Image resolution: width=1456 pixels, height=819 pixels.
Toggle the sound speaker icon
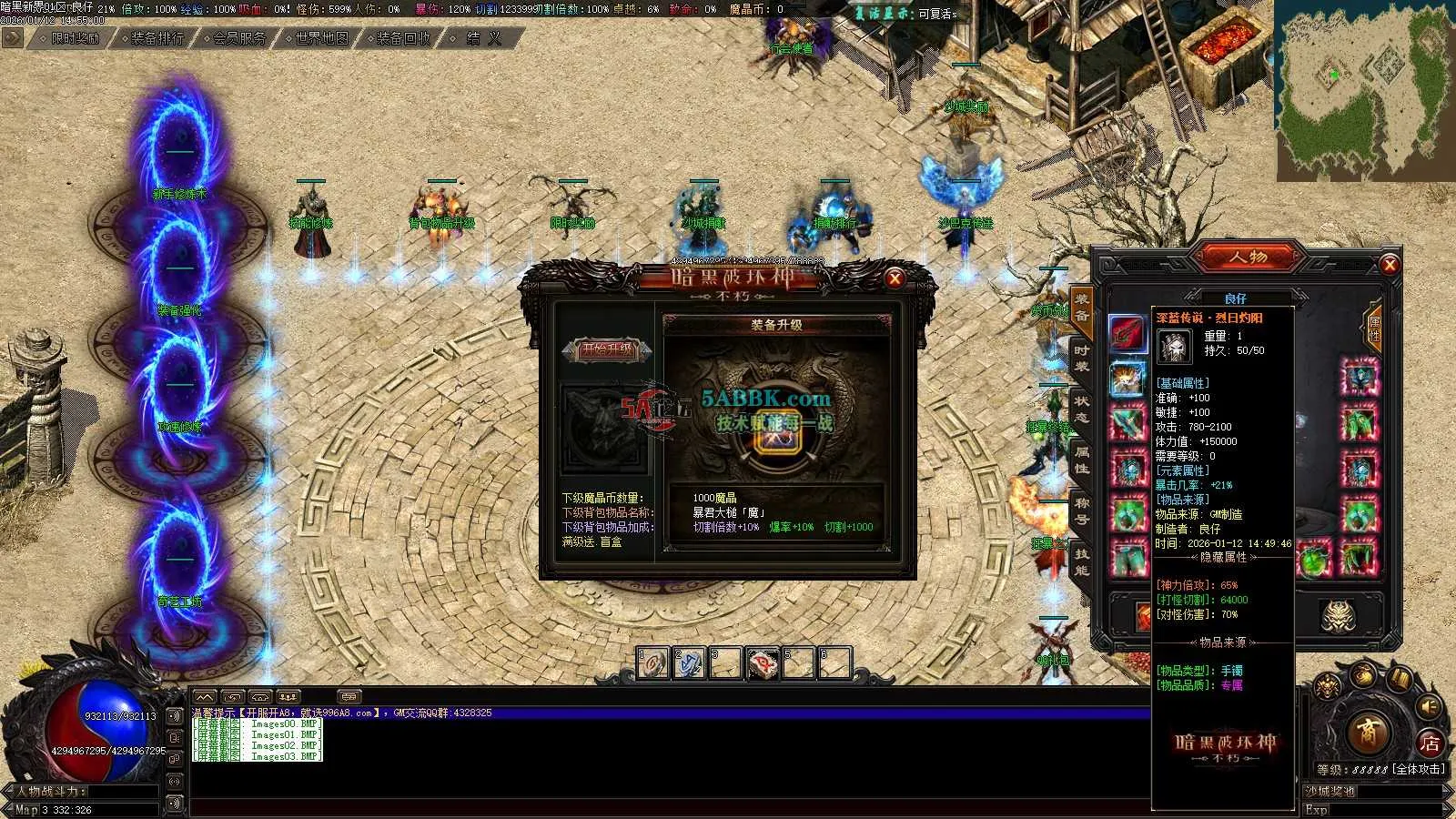tap(1430, 707)
